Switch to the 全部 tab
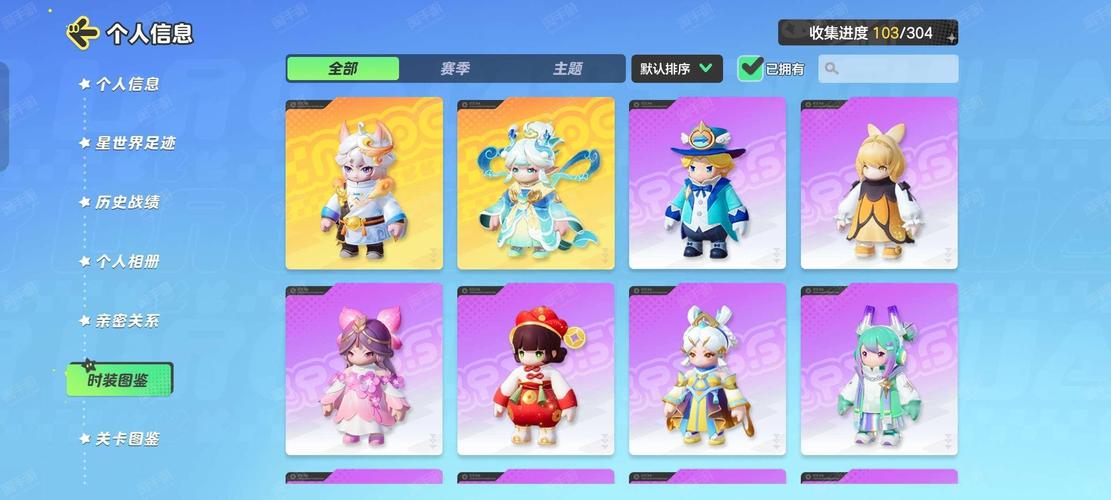This screenshot has height=500, width=1111. pyautogui.click(x=343, y=69)
